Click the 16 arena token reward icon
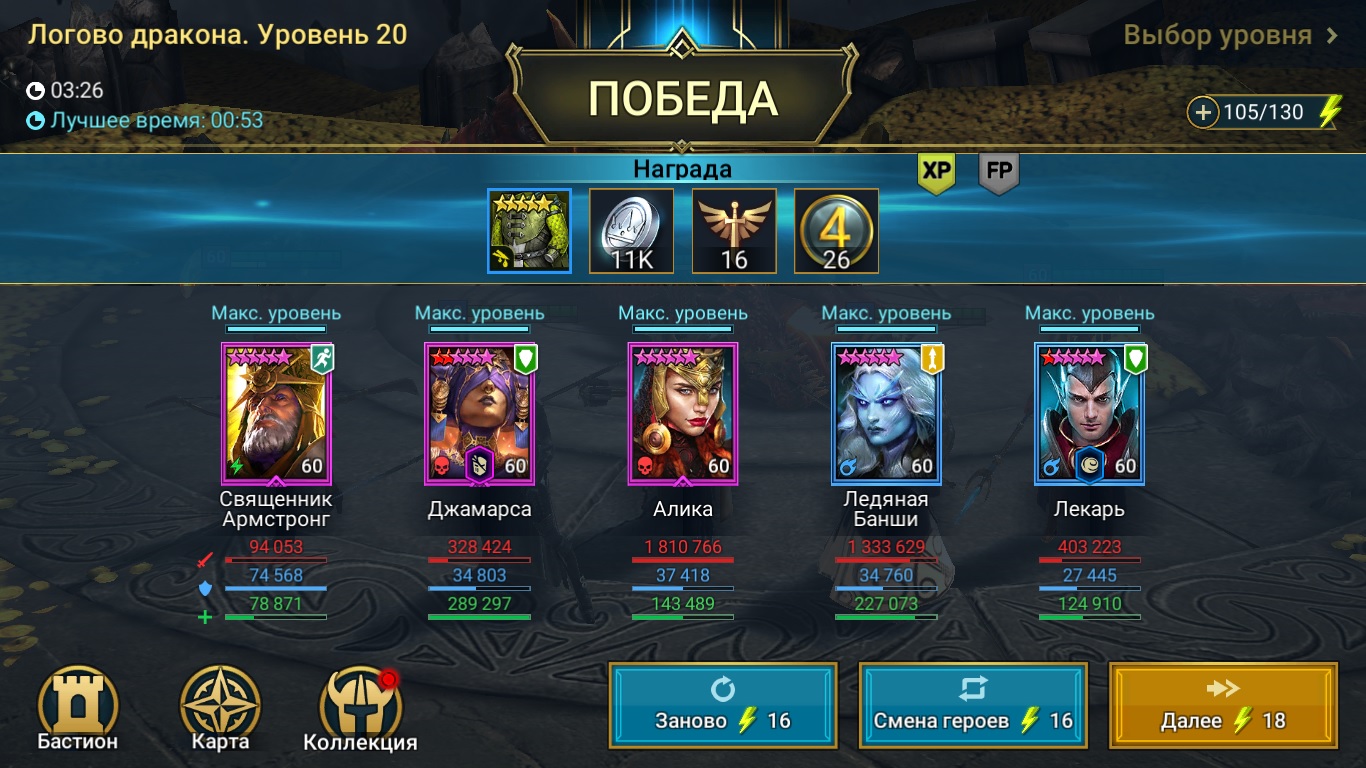 point(733,229)
